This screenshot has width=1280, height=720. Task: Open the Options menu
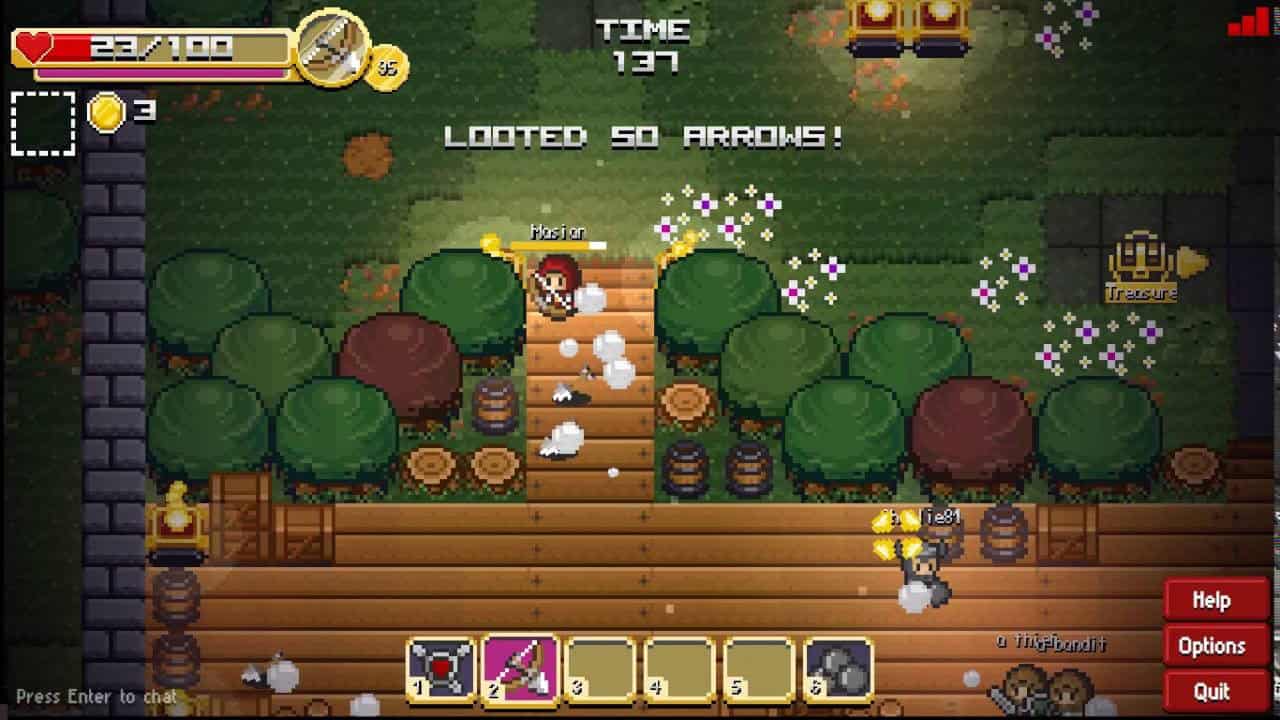pos(1213,646)
